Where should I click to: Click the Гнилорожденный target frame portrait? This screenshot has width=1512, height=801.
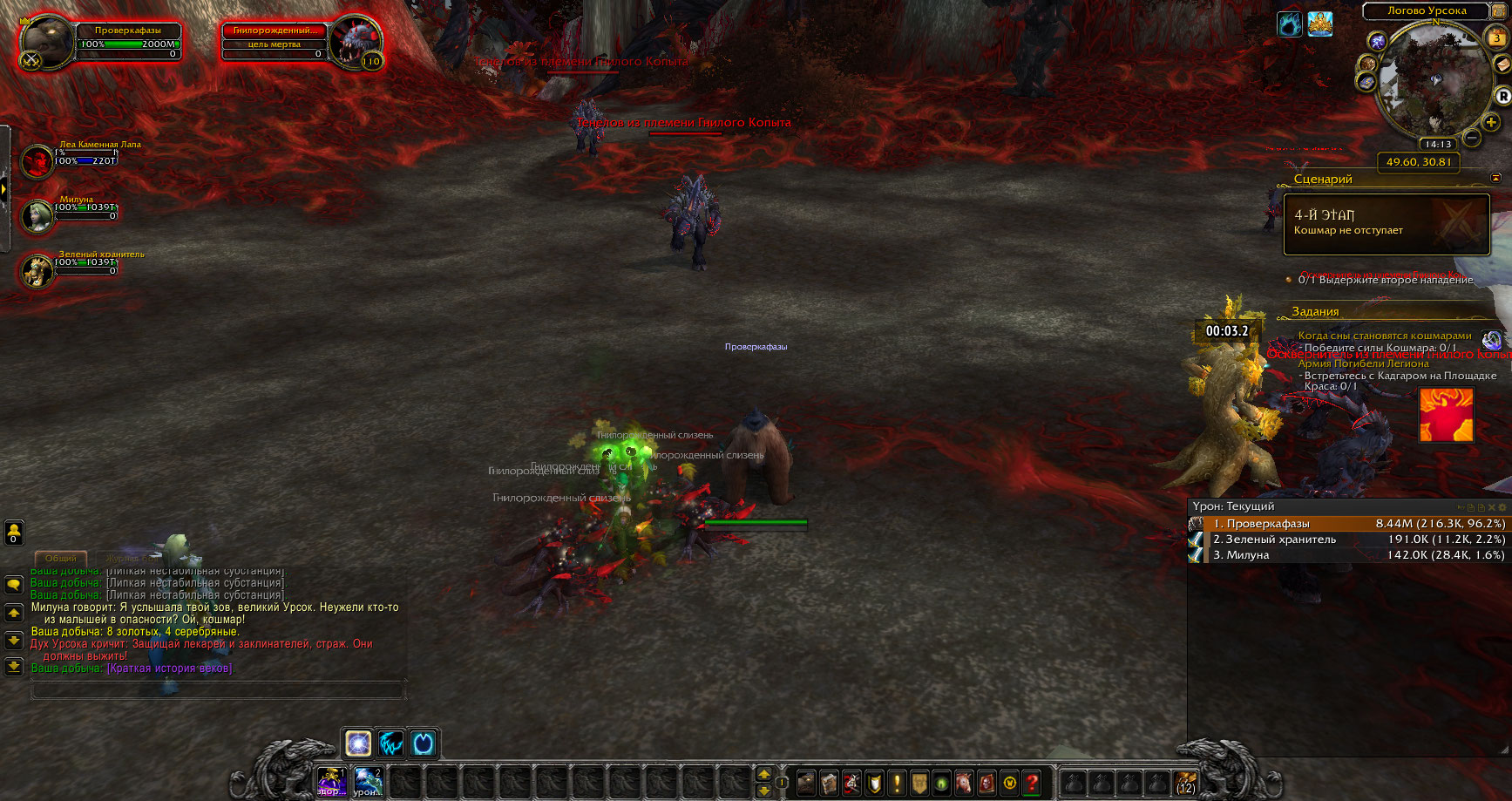tap(357, 41)
